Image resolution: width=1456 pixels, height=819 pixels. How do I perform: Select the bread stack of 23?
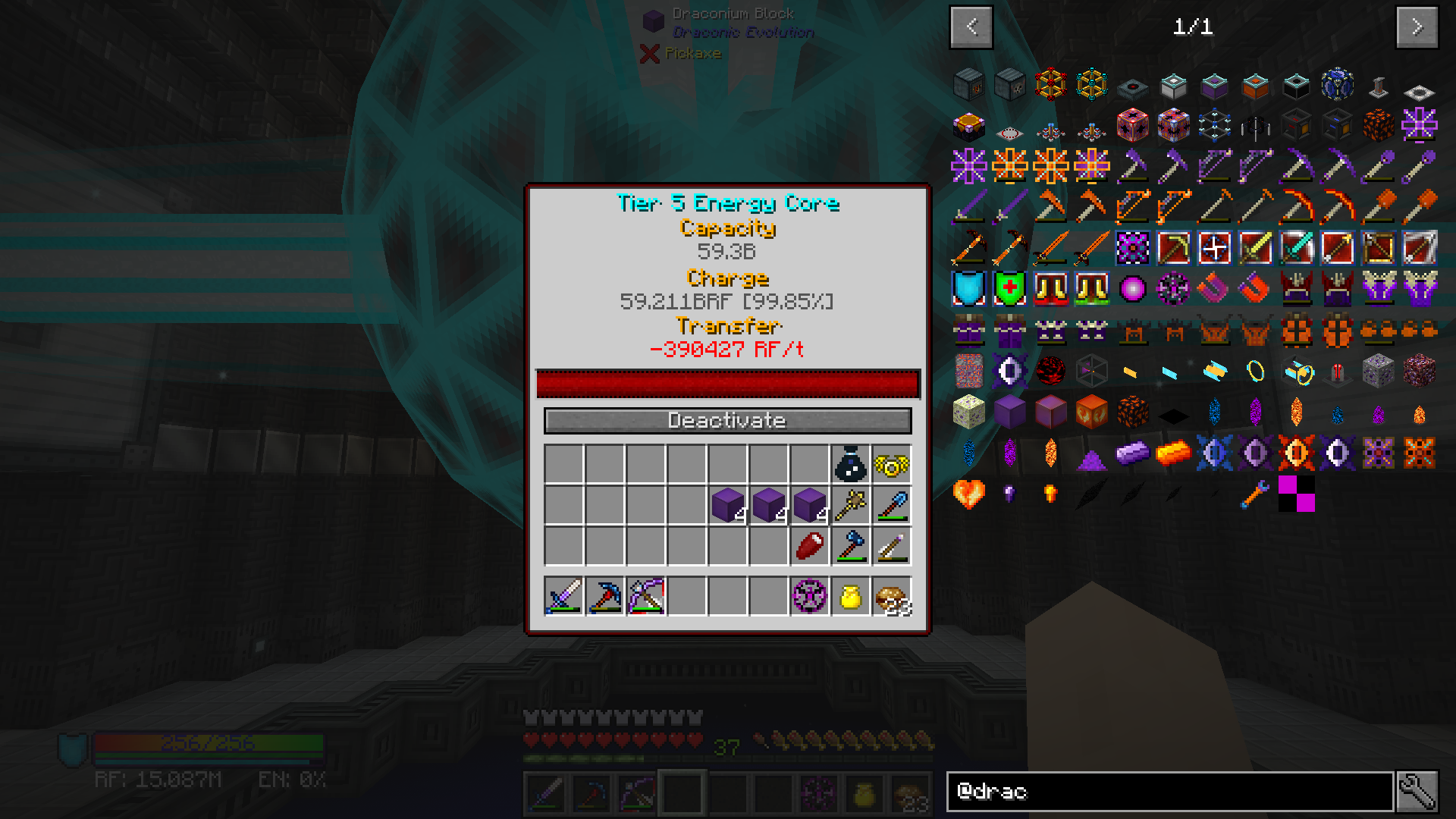coord(892,597)
